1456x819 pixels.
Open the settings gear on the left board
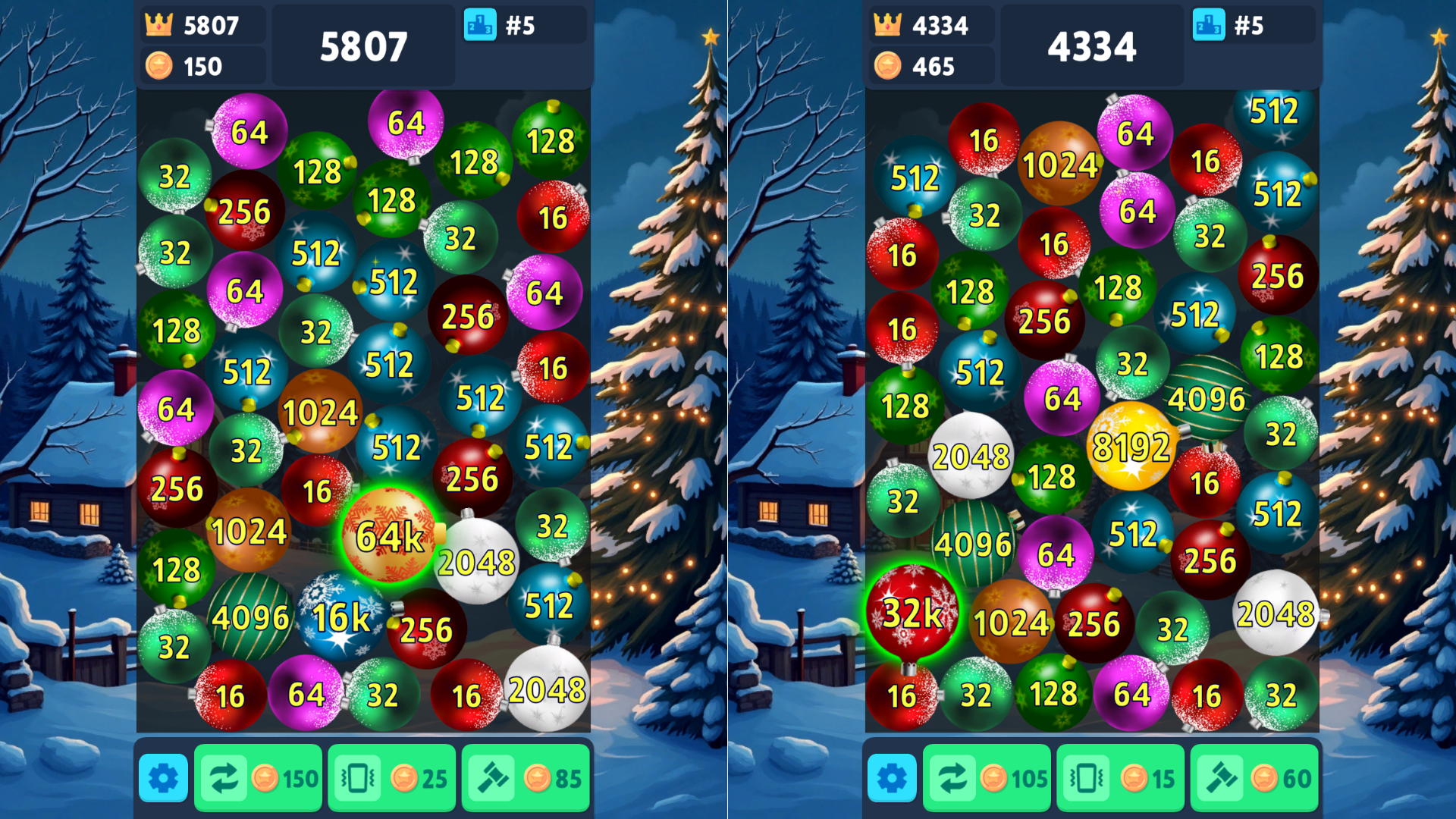coord(162,777)
